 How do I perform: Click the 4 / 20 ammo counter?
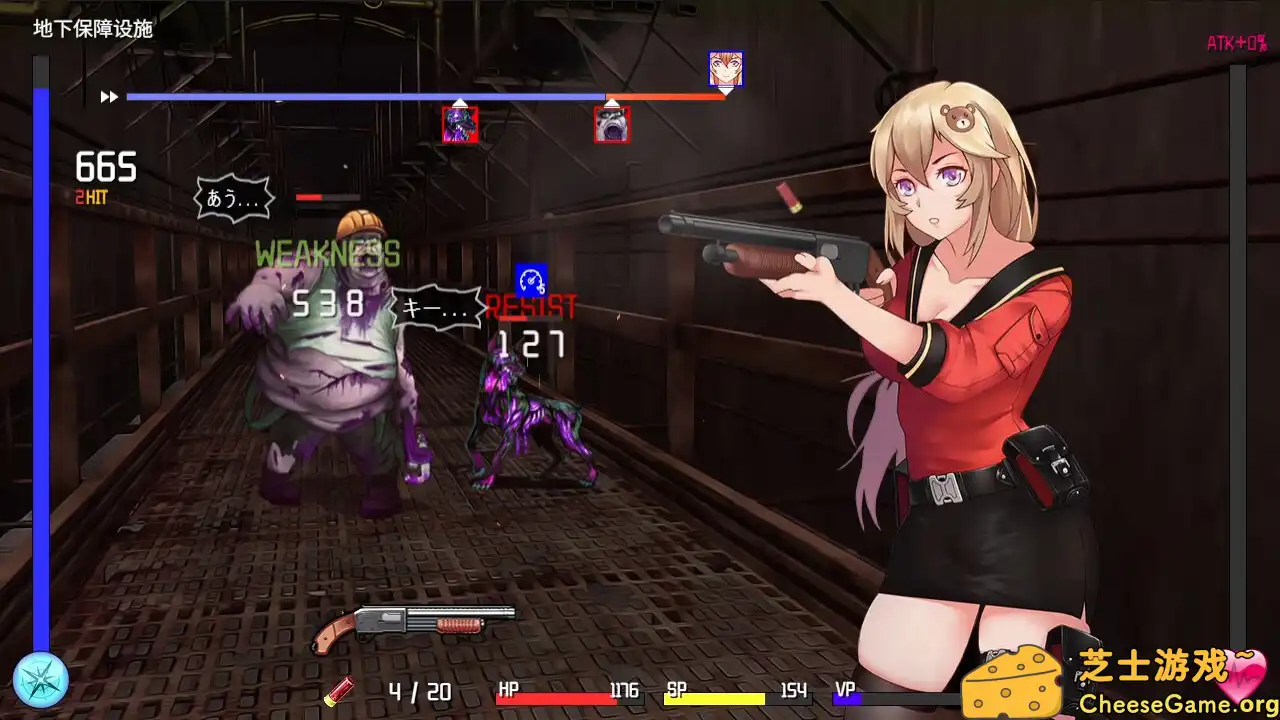[420, 691]
